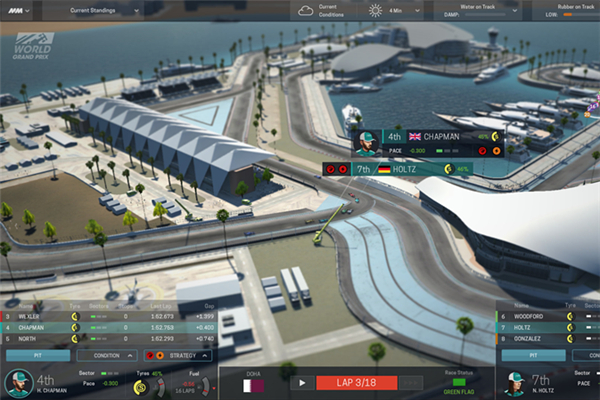Select H. Chapman's driver portrait
The height and width of the screenshot is (400, 600).
tap(19, 383)
